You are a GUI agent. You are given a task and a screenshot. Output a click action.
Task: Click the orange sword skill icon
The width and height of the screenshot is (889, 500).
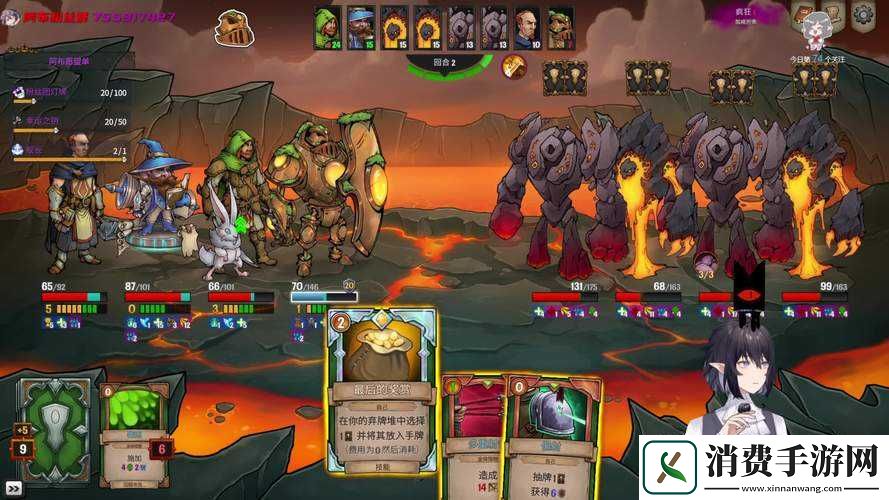(x=514, y=66)
